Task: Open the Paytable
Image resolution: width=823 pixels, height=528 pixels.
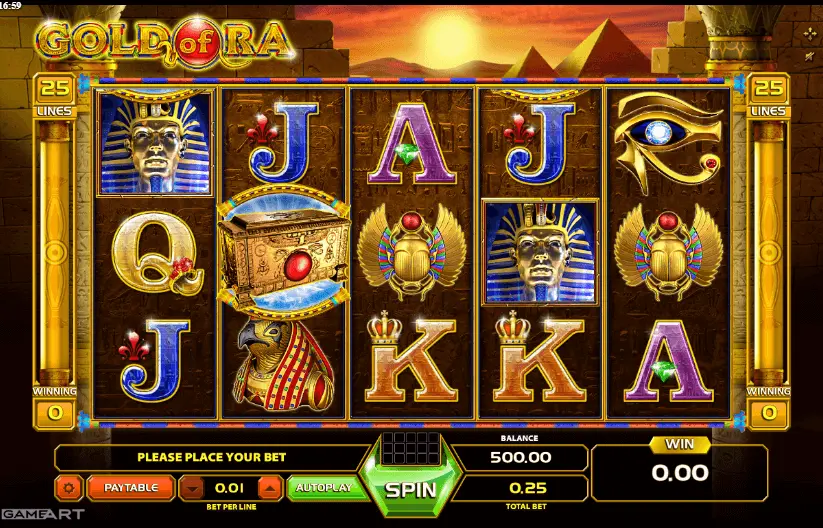Action: [132, 488]
